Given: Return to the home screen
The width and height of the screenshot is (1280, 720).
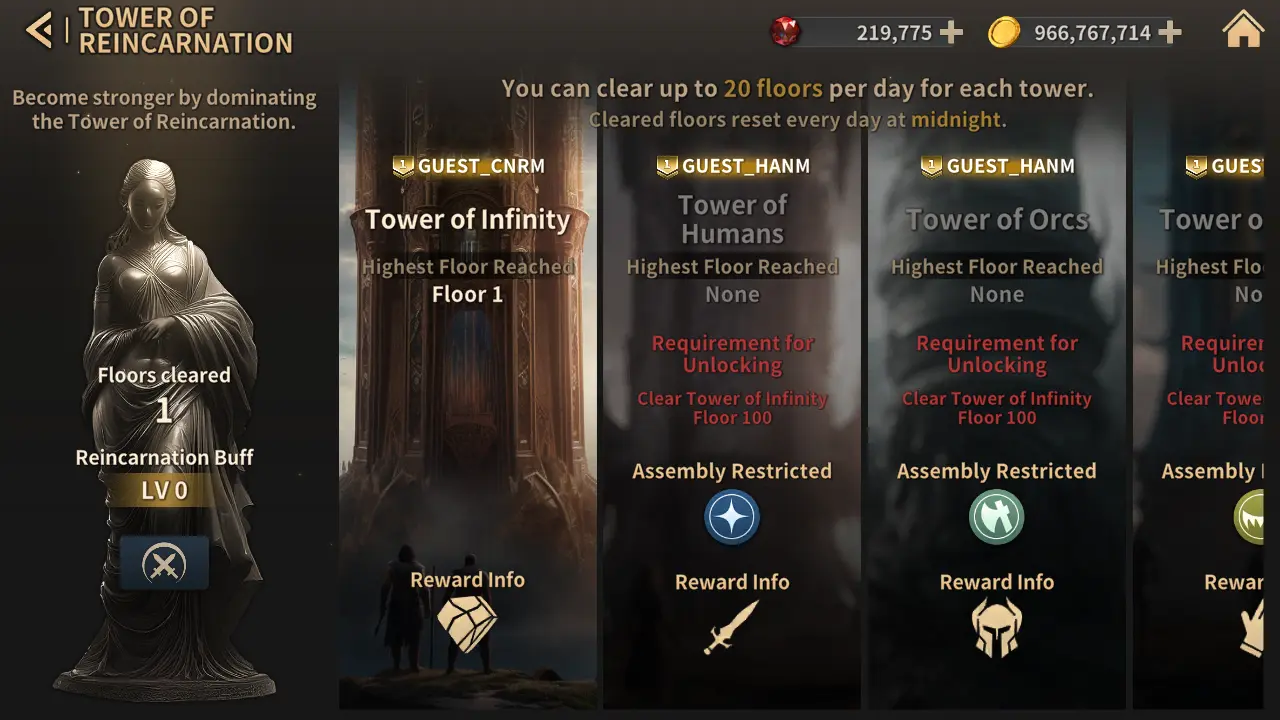Looking at the screenshot, I should coord(1243,31).
